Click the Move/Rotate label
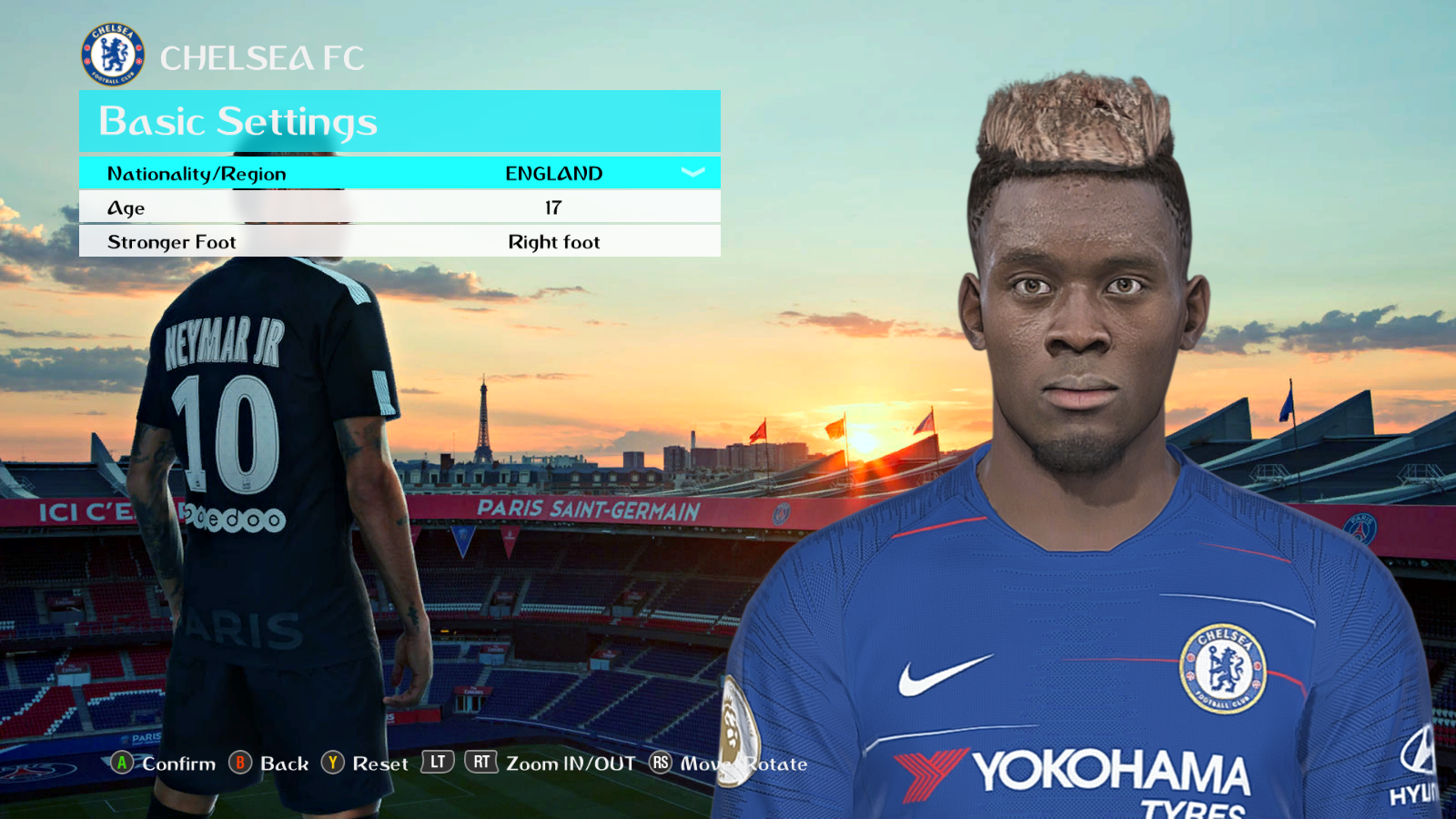 click(744, 764)
